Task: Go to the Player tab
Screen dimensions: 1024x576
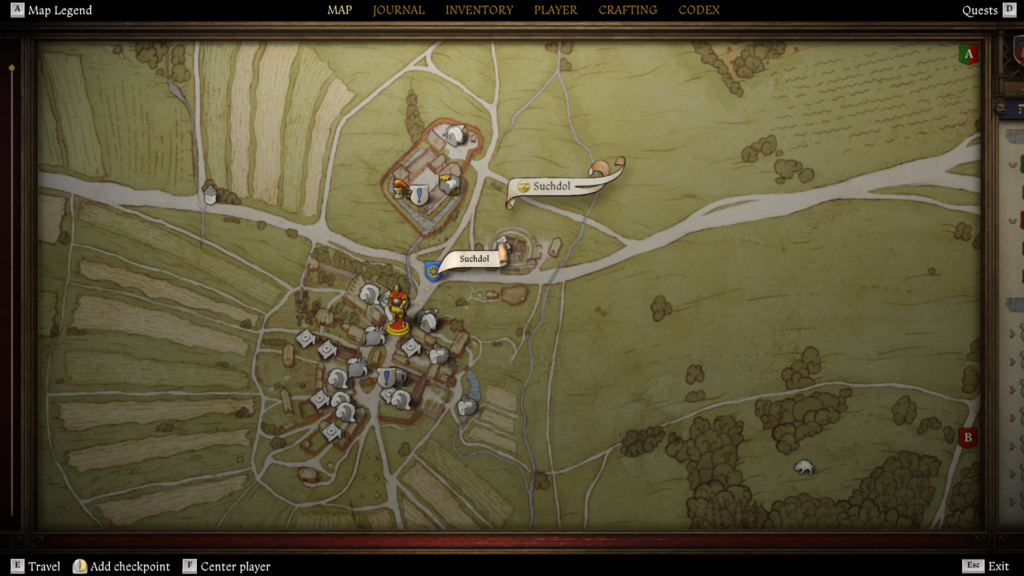Action: [x=555, y=11]
